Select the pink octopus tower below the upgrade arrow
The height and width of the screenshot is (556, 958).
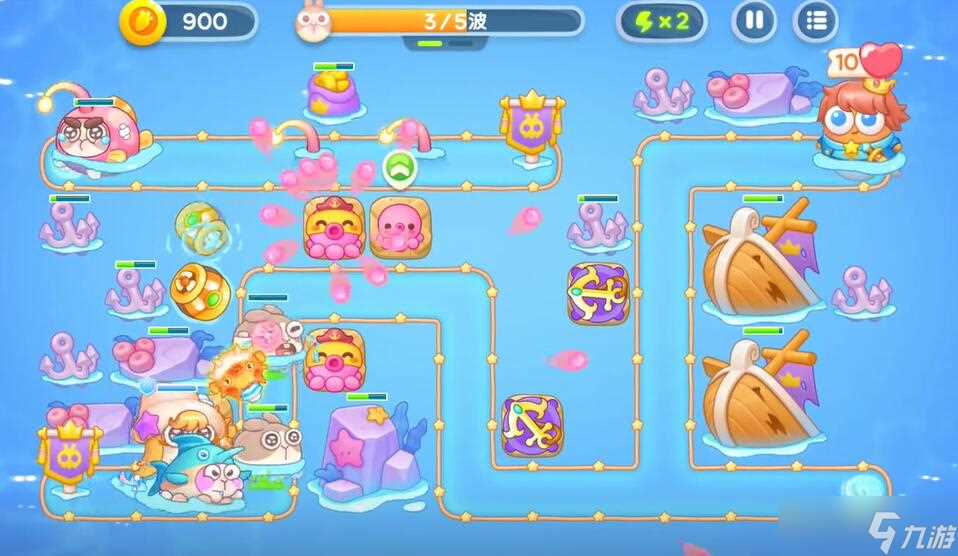coord(399,227)
